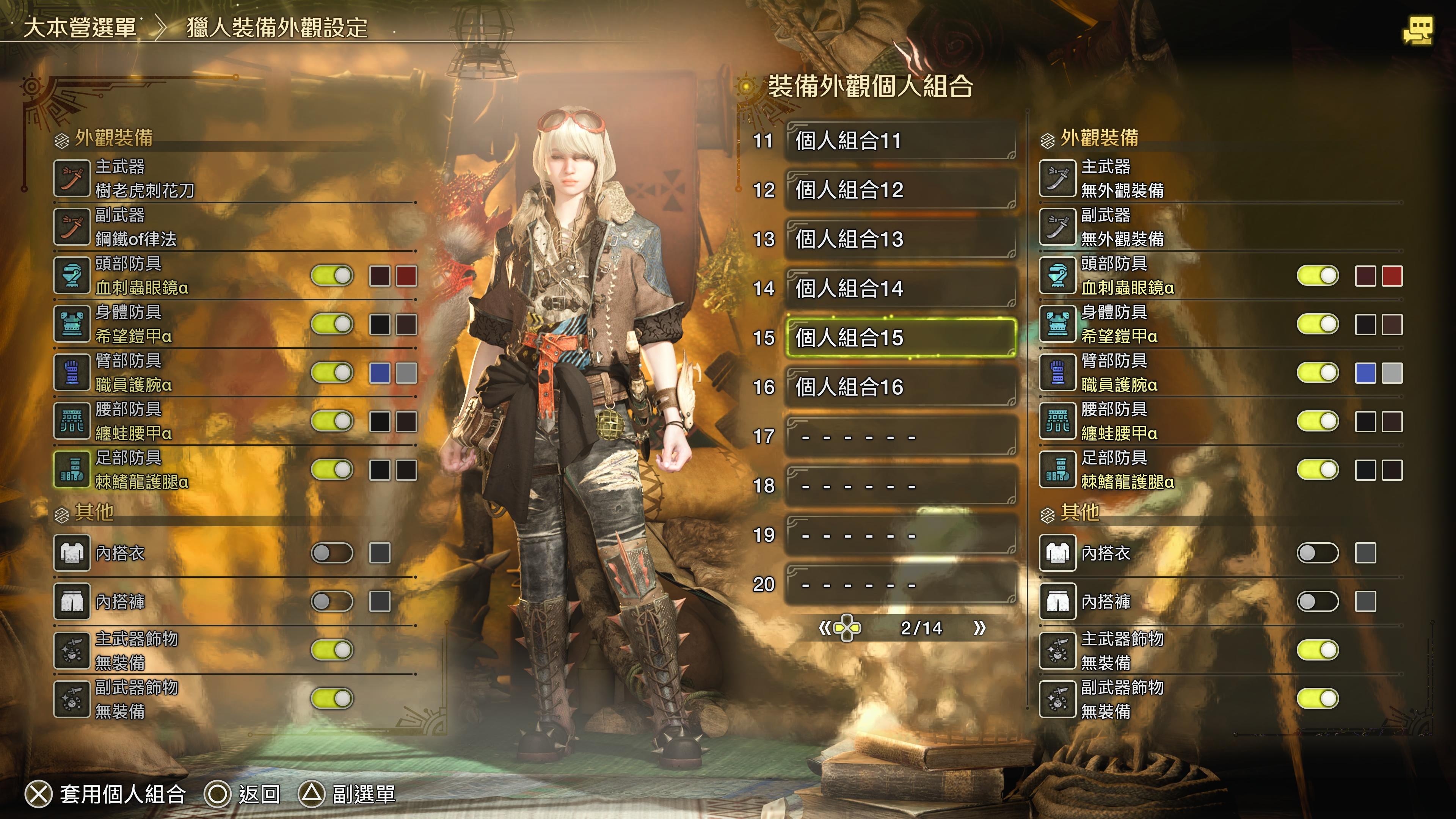
Task: Select the 足部防具 棘鰭龍護腿α icon in current equipment
Action: tap(72, 470)
